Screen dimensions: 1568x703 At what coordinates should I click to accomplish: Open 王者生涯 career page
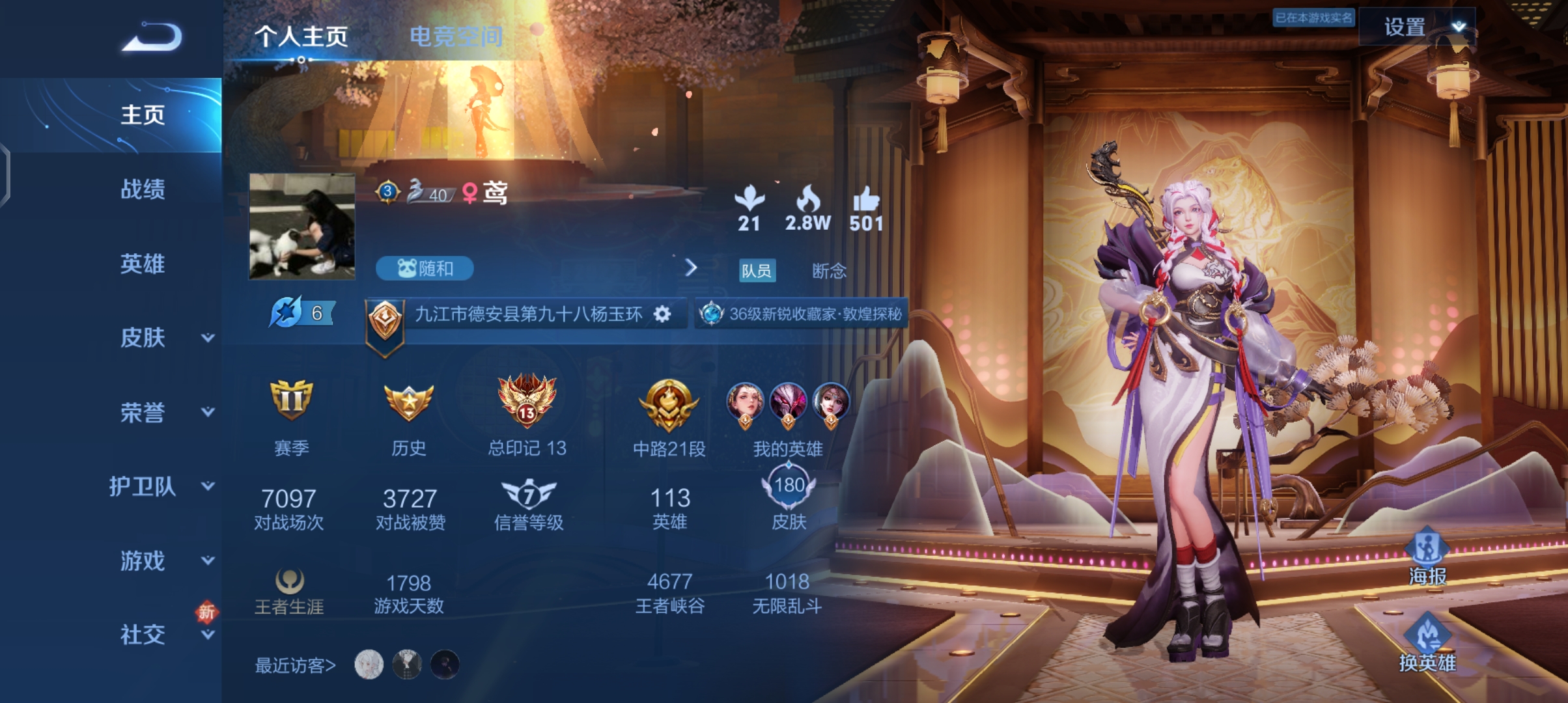(289, 591)
